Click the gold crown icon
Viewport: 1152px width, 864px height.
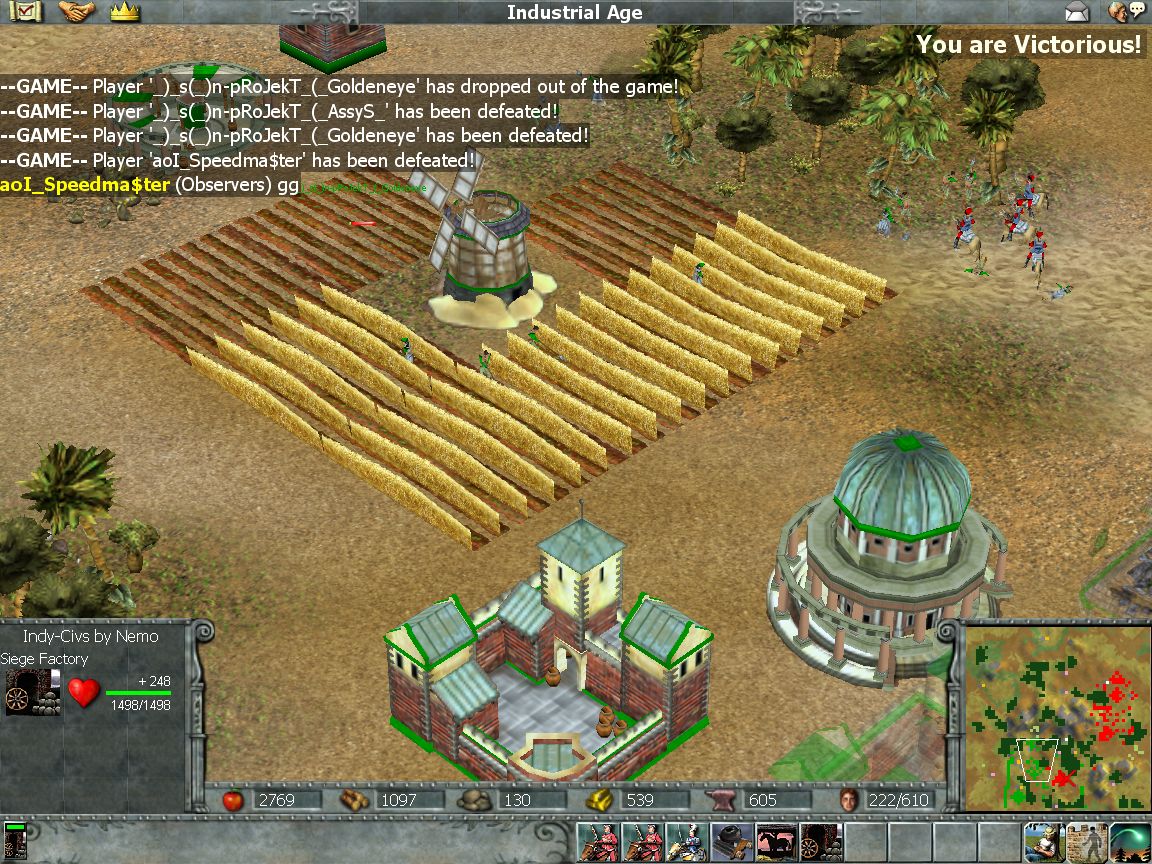124,12
